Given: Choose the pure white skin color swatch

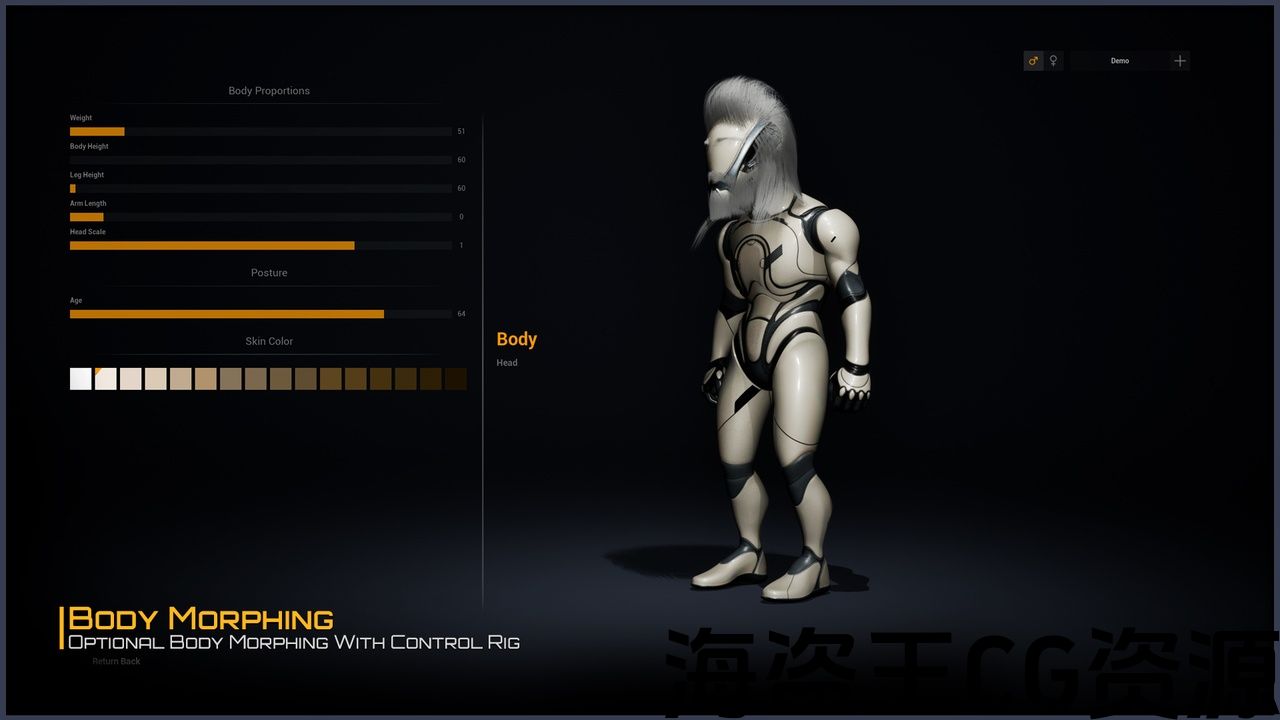Looking at the screenshot, I should coord(81,379).
